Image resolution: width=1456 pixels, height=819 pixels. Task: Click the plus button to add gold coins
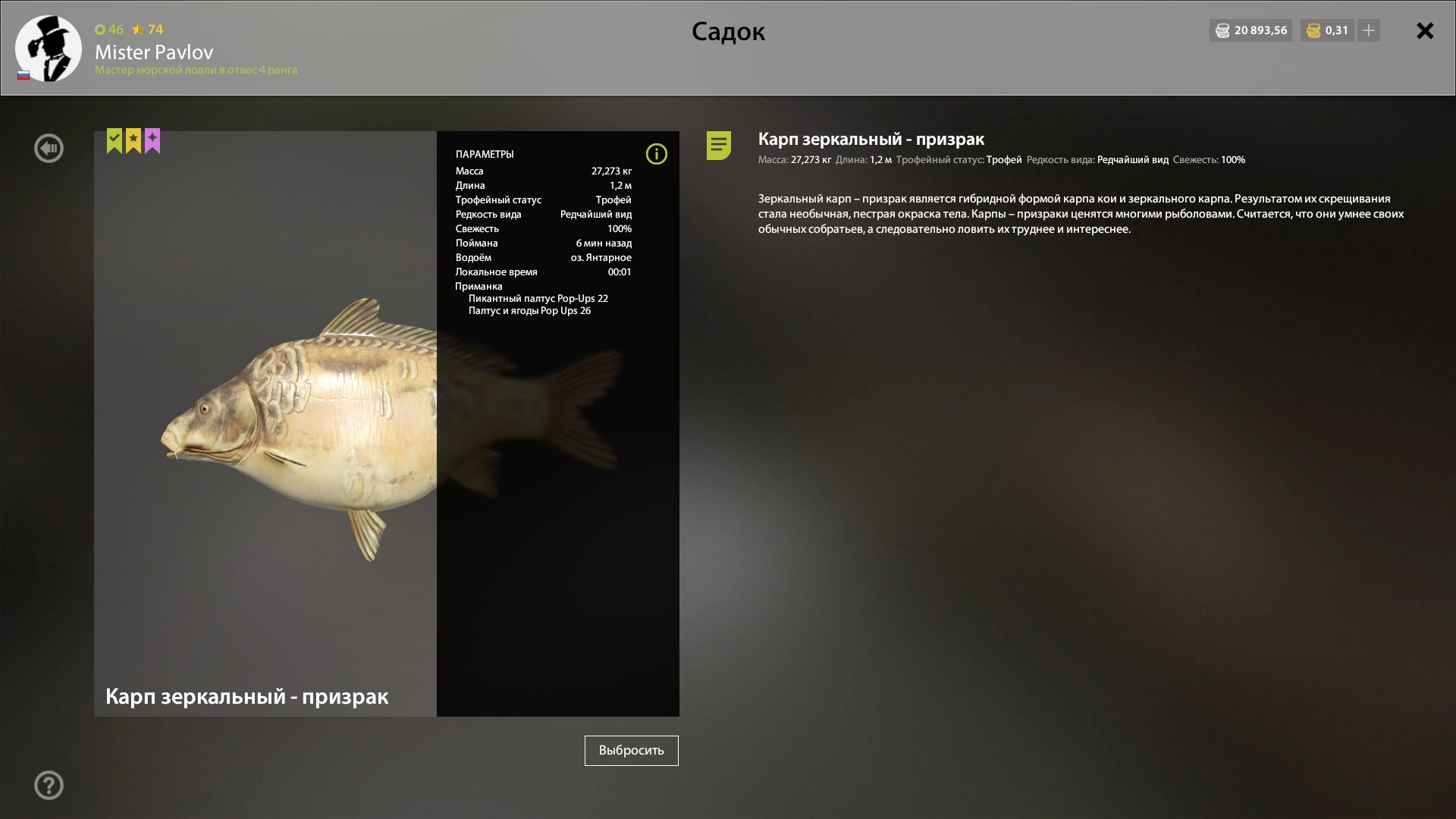coord(1368,30)
